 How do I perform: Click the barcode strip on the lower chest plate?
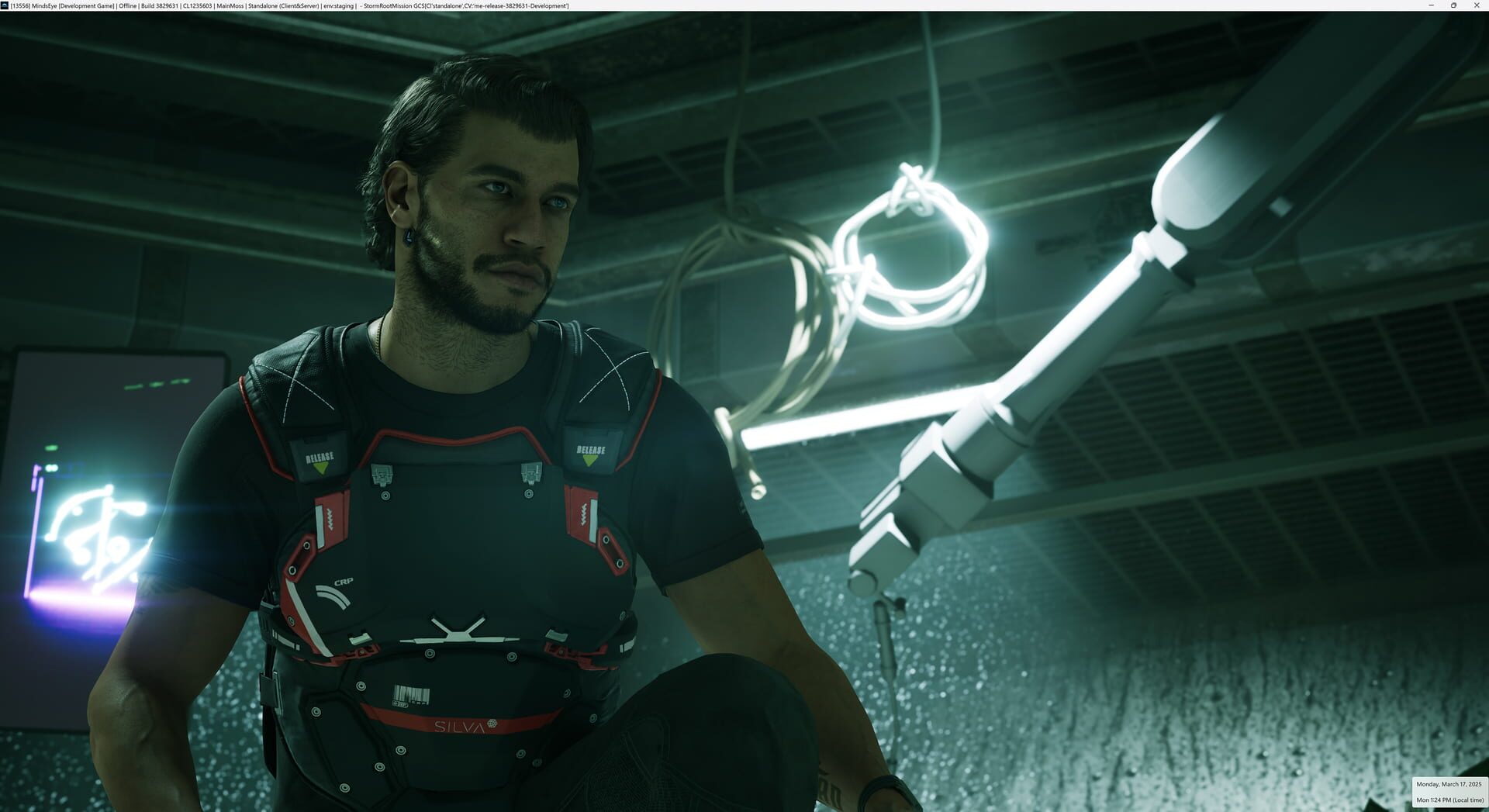(411, 693)
